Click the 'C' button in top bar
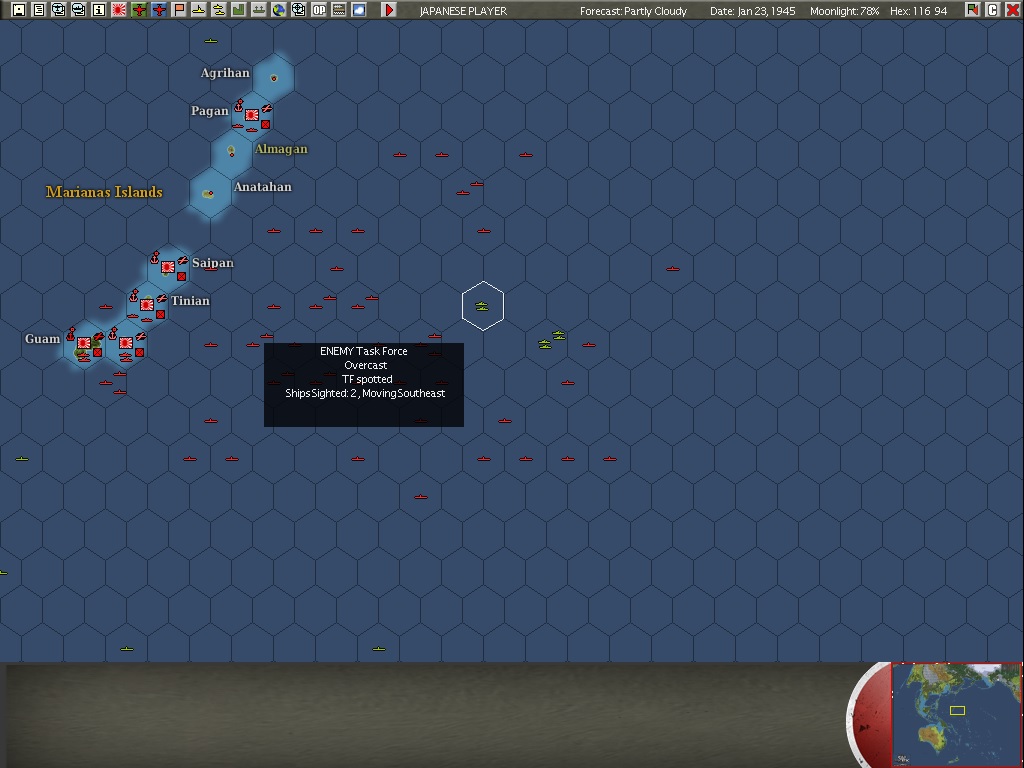The width and height of the screenshot is (1024, 768). pos(993,10)
